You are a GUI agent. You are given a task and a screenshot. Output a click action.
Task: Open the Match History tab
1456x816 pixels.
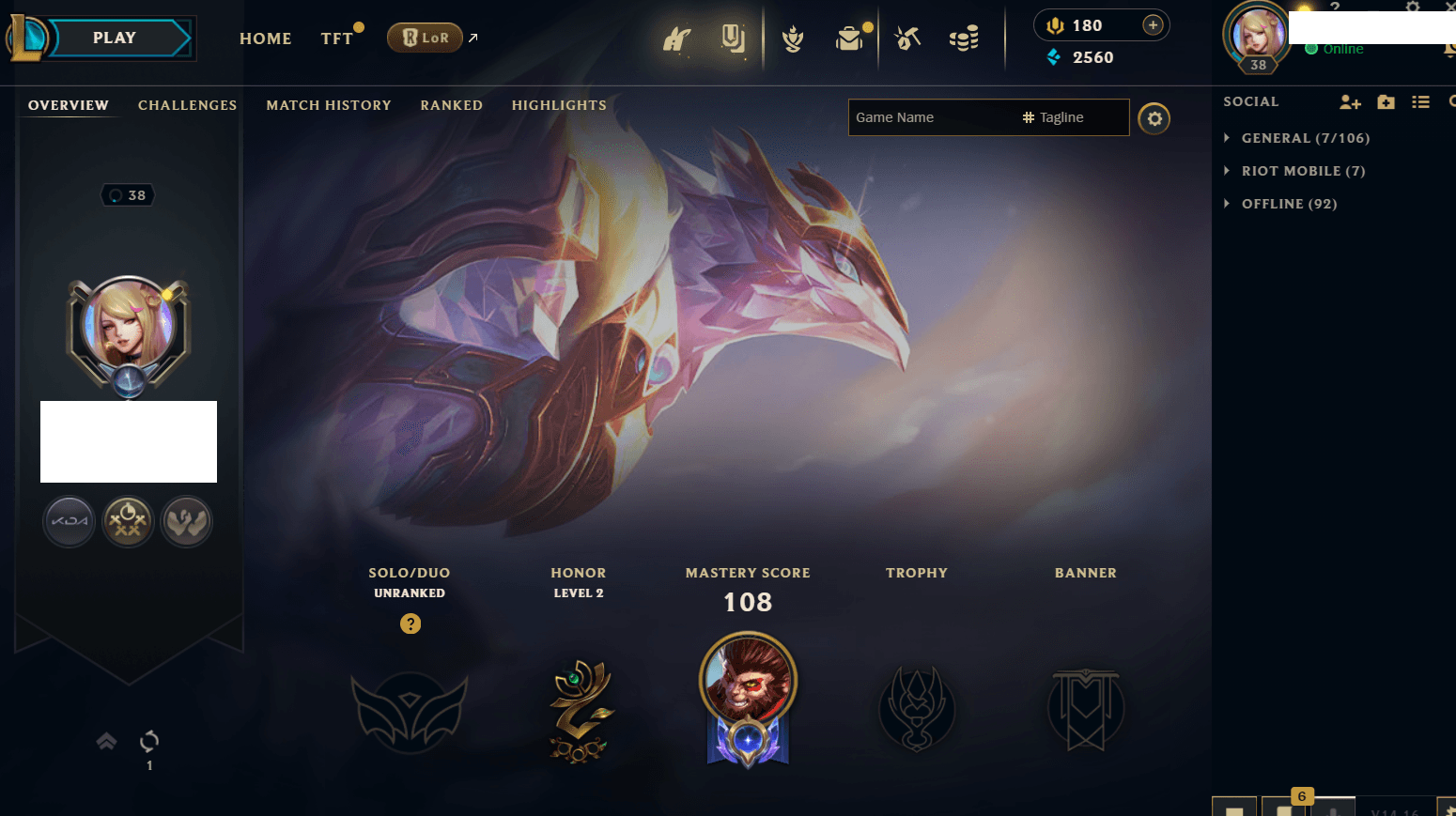(x=328, y=105)
